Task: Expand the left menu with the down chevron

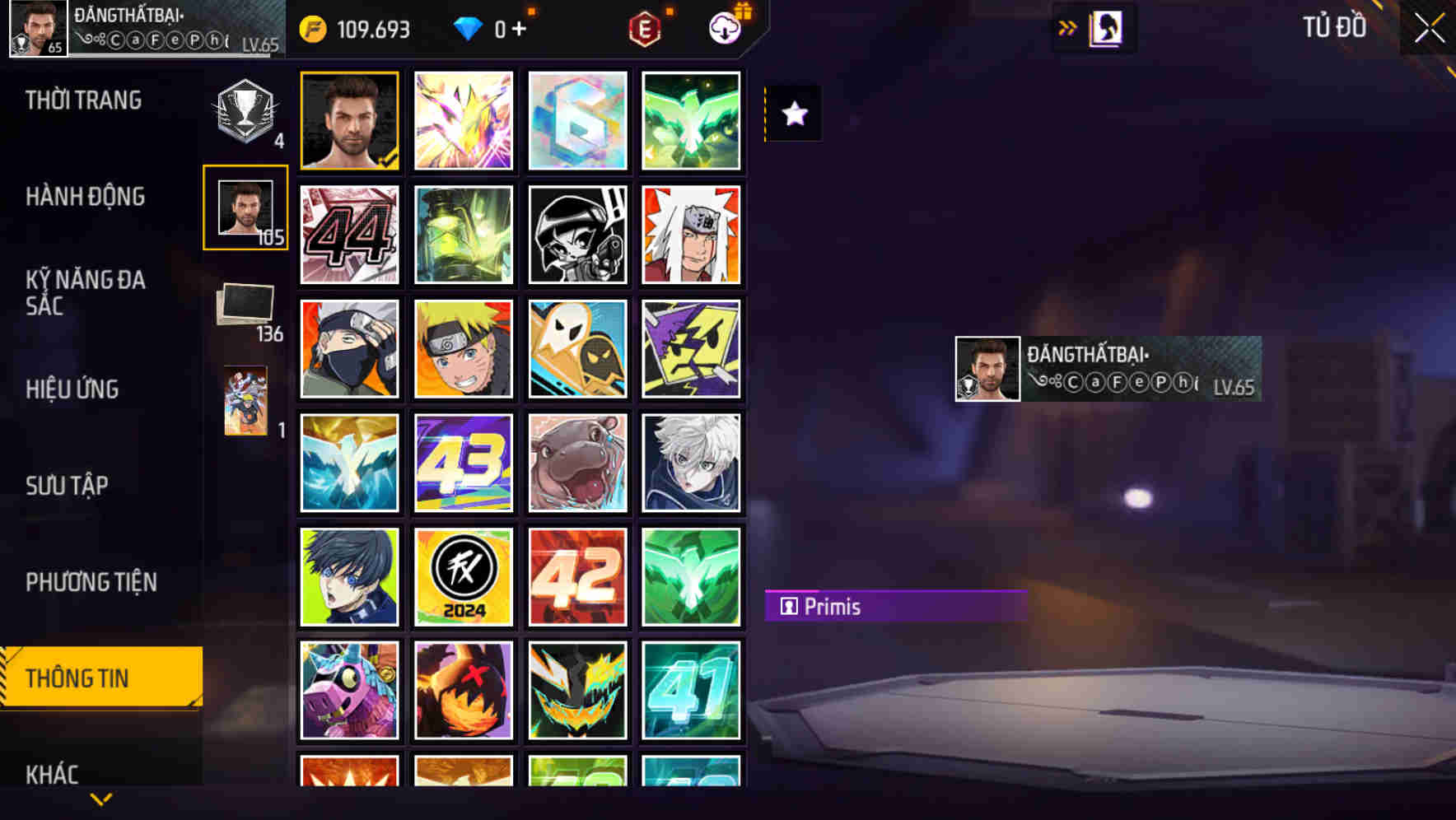Action: point(101,798)
